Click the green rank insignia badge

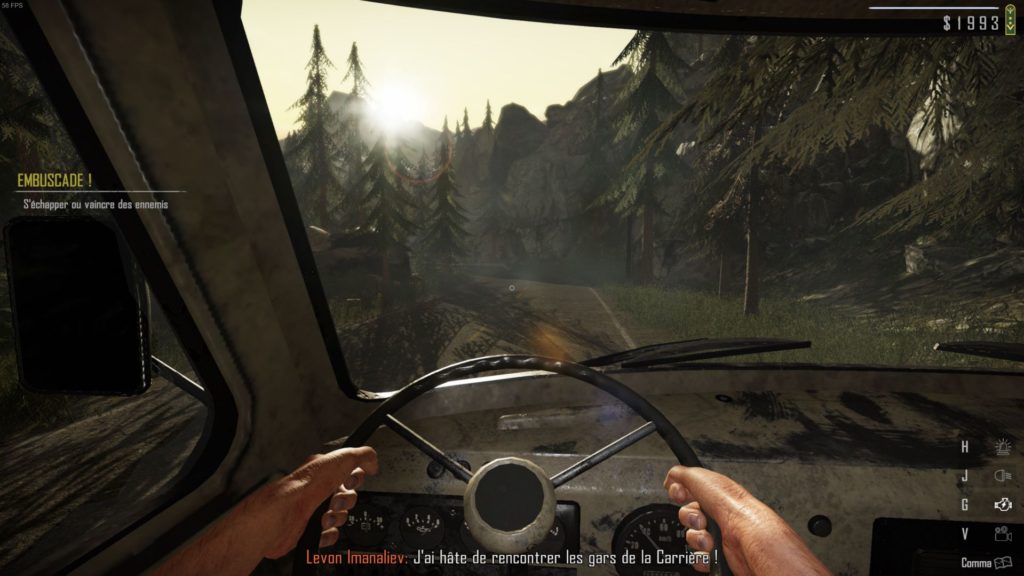pos(1012,21)
